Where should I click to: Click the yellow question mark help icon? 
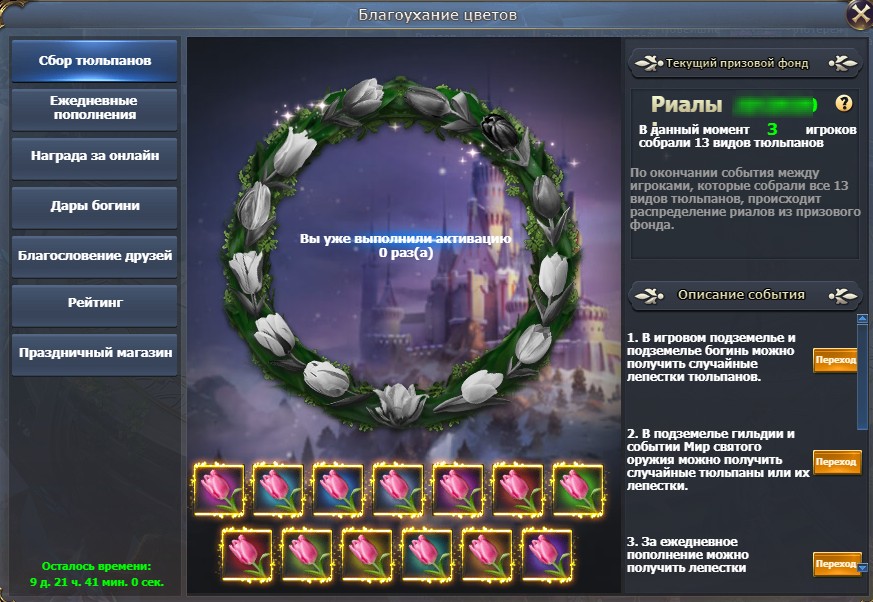tap(844, 103)
